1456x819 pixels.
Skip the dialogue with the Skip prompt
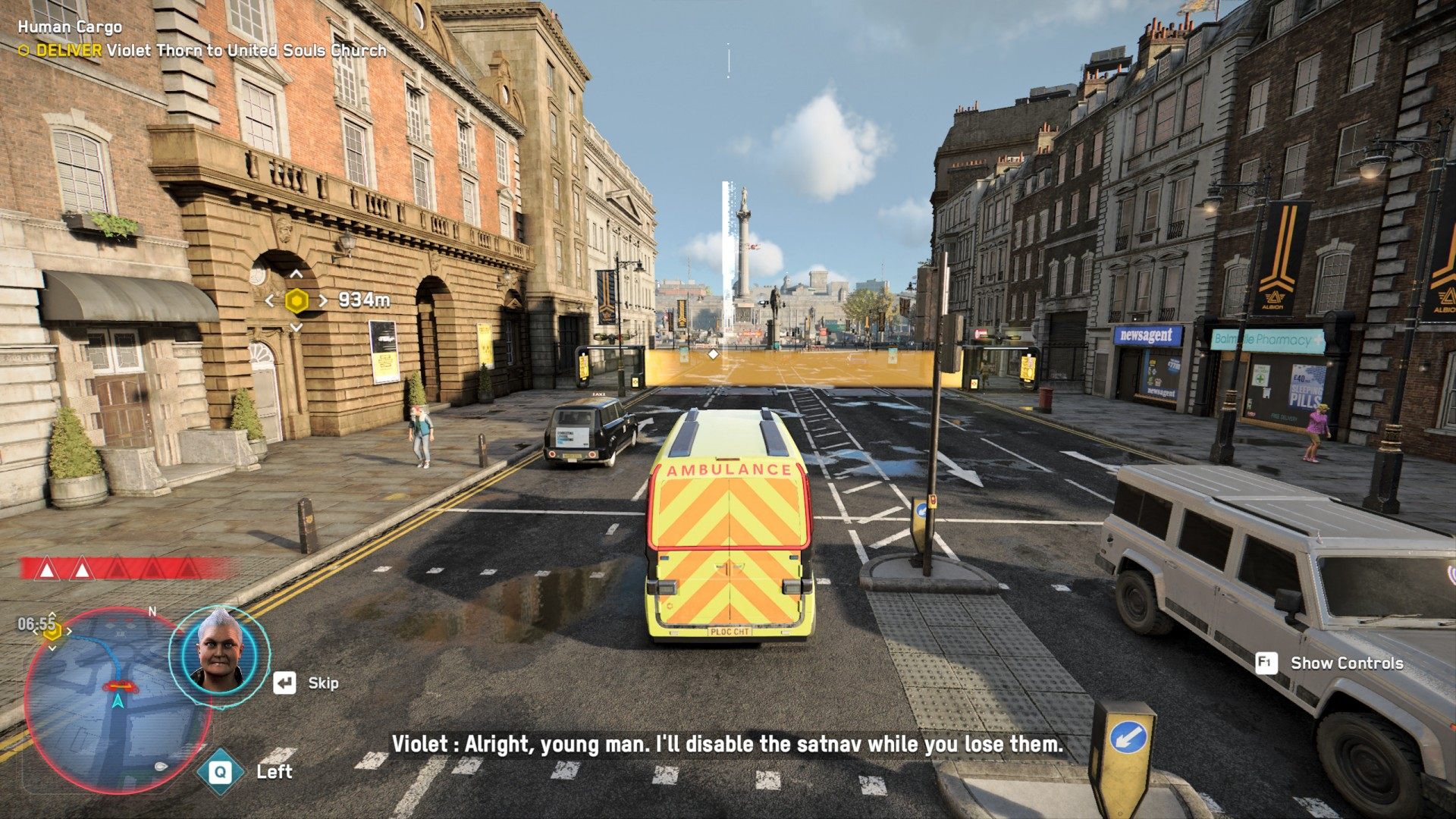coord(307,683)
